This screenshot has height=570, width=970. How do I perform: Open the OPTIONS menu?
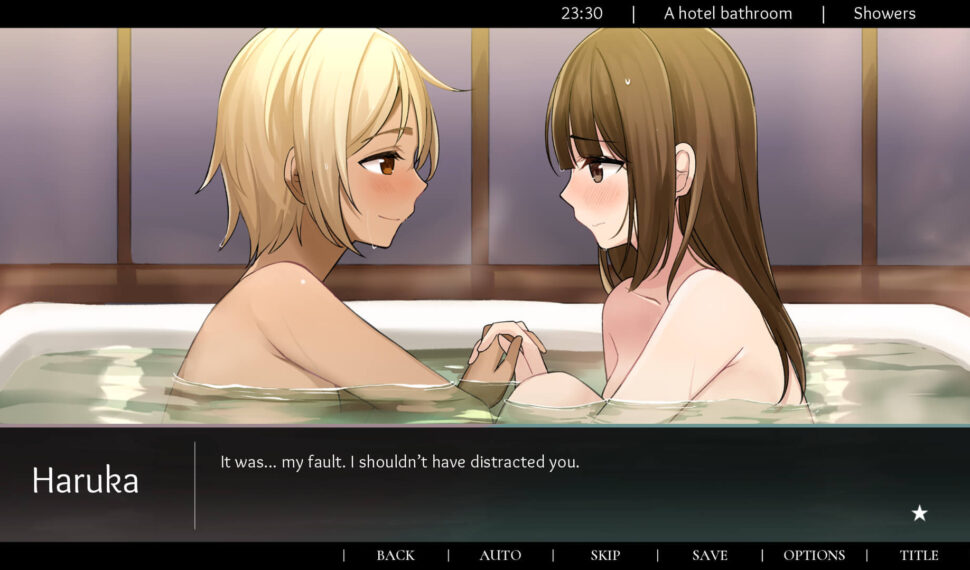[x=814, y=555]
